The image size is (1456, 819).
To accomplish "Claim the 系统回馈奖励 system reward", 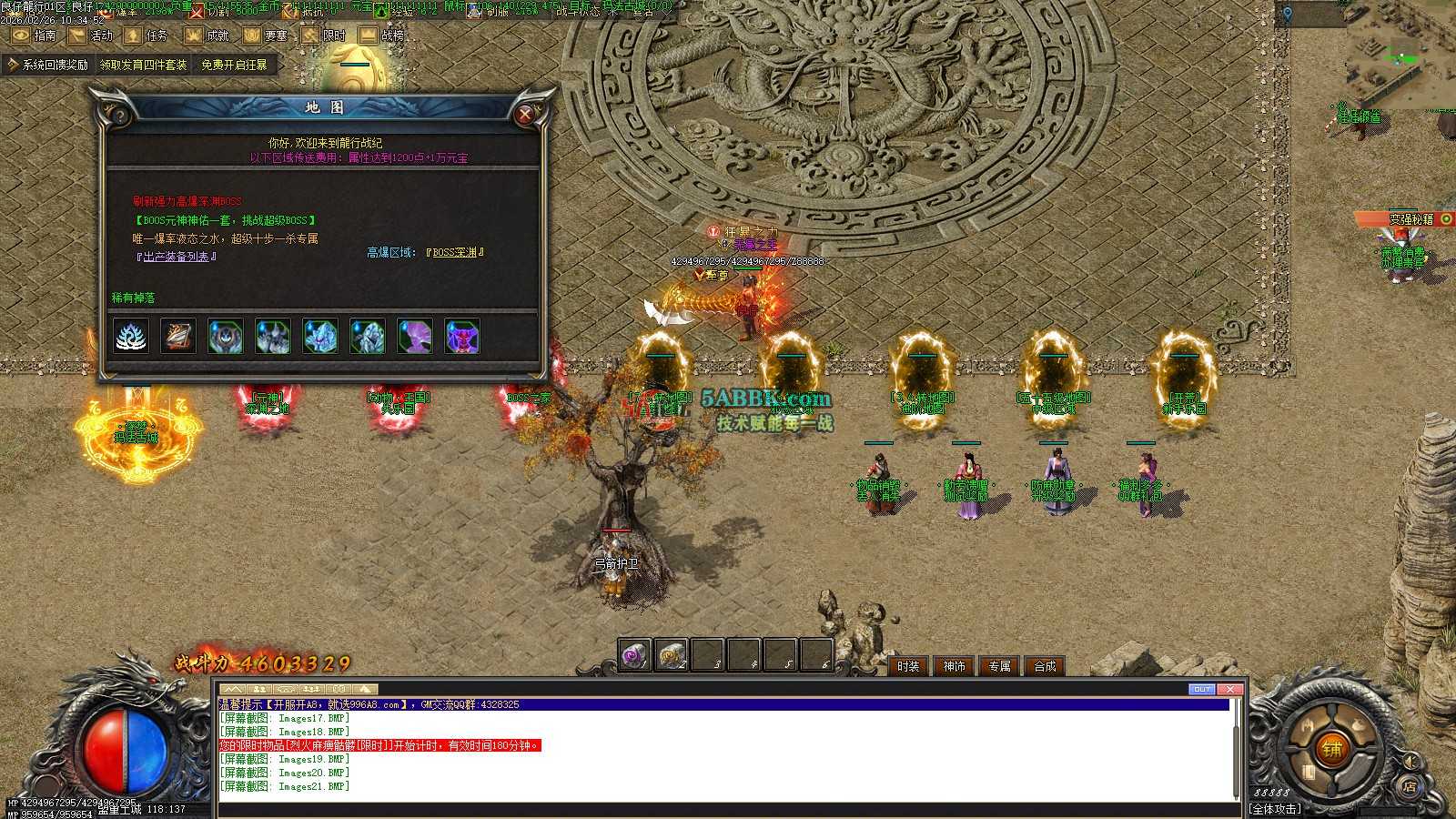I will [47, 65].
